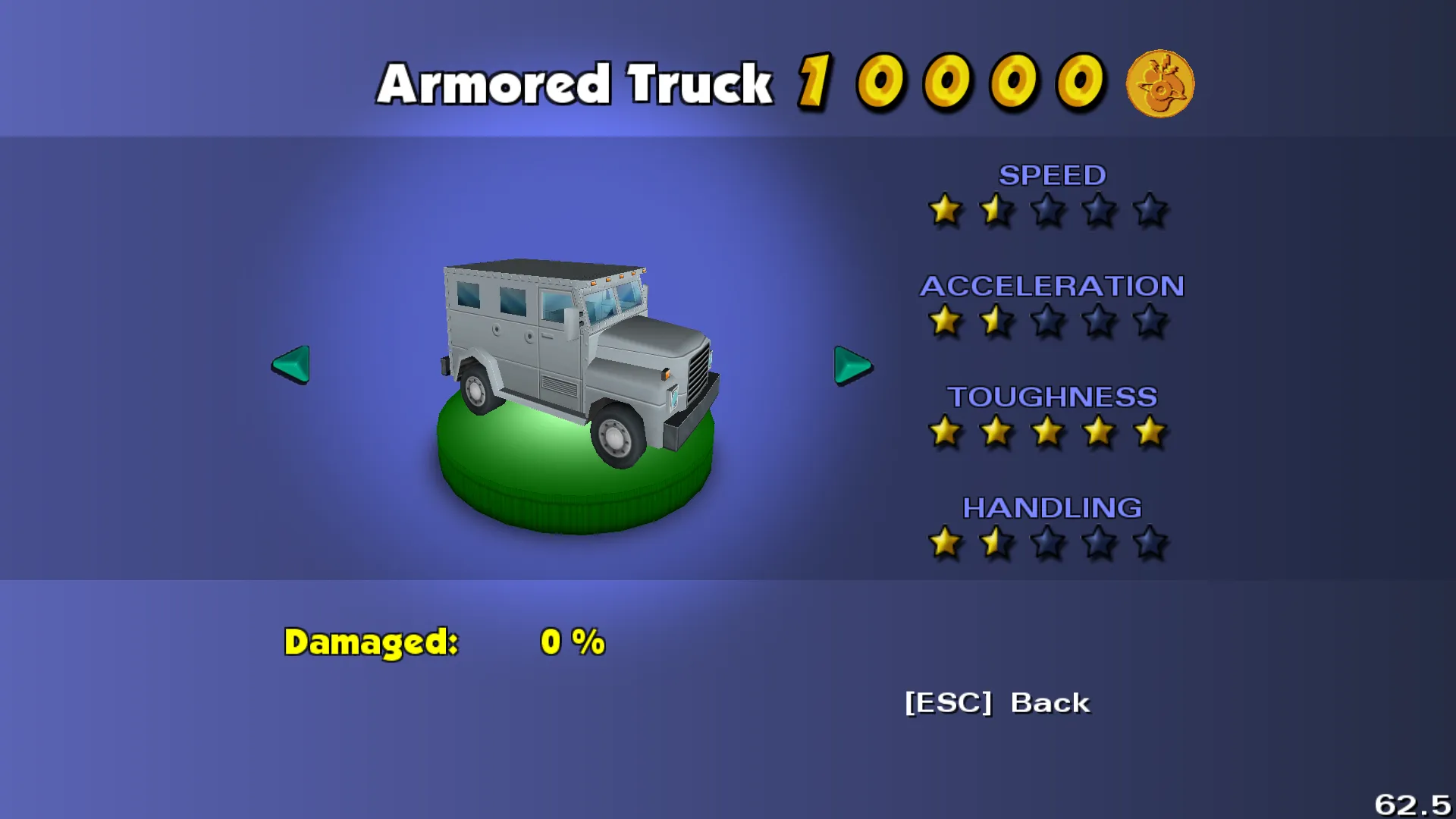
Task: Toggle the first Handling star
Action: 946,542
